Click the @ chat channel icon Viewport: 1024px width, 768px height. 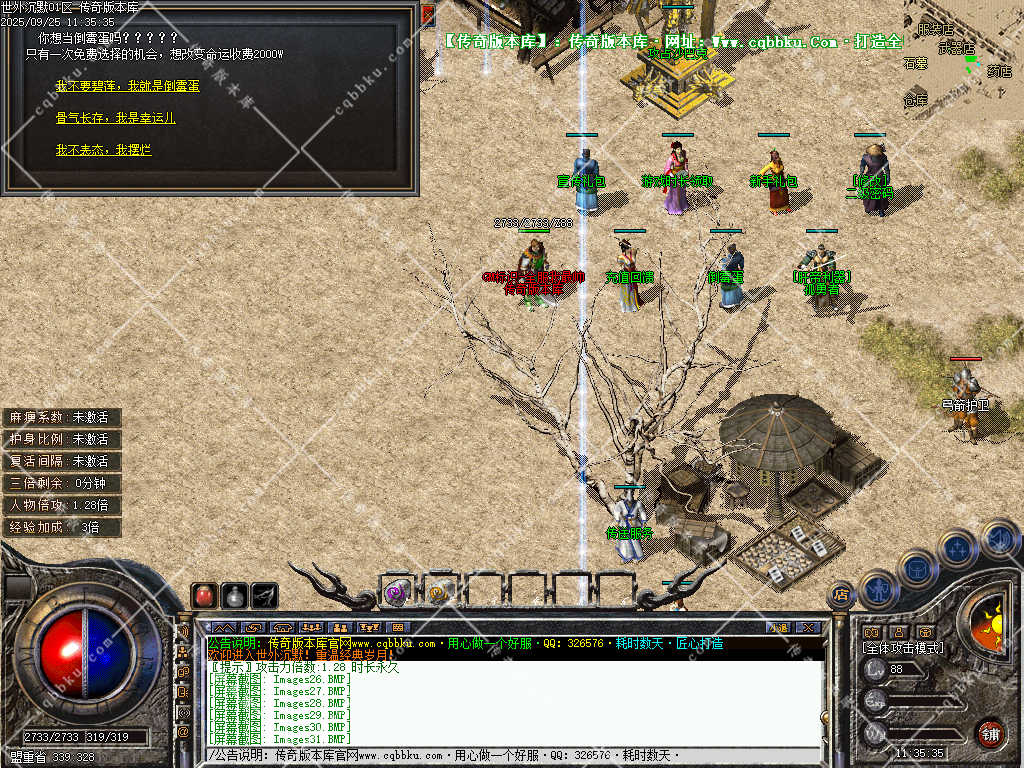[x=183, y=731]
